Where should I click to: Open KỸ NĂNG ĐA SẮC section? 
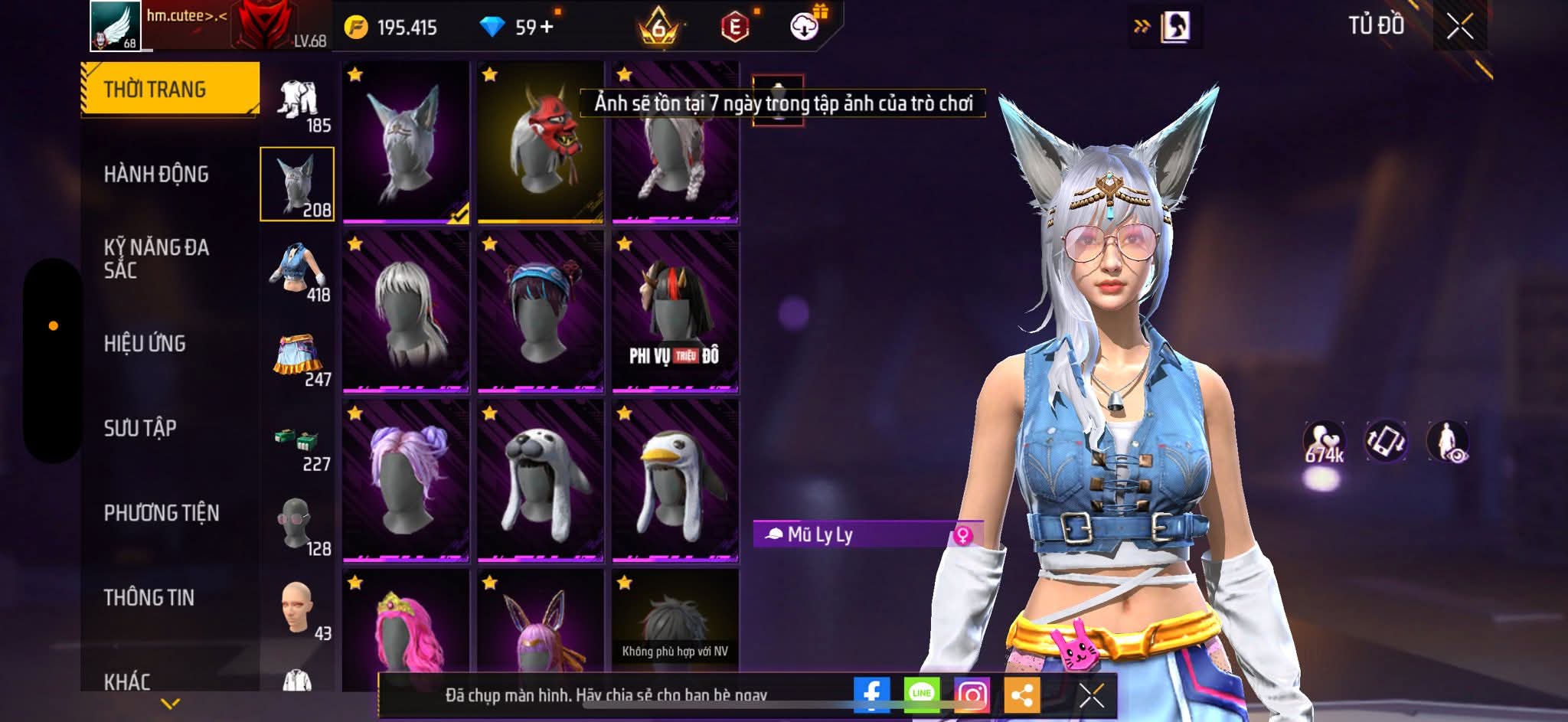(156, 259)
